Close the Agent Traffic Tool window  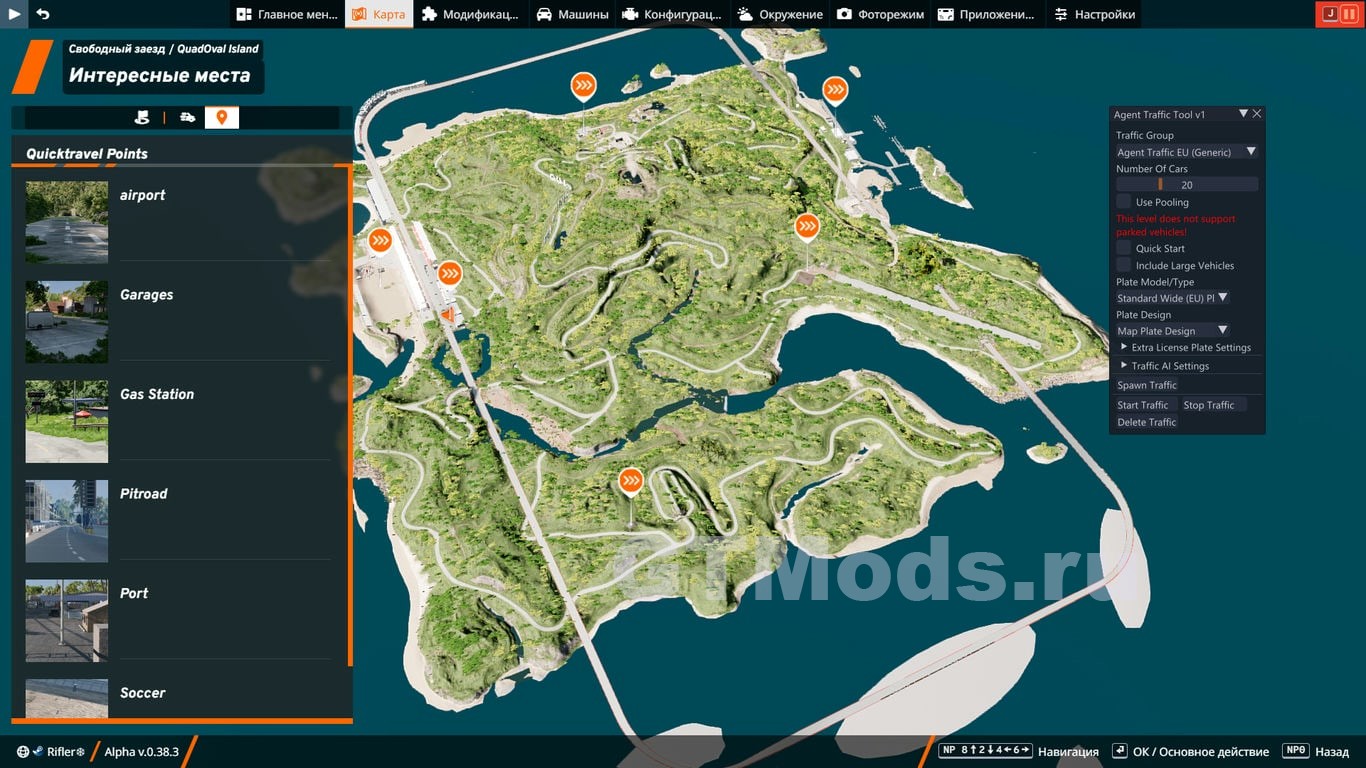(1257, 114)
